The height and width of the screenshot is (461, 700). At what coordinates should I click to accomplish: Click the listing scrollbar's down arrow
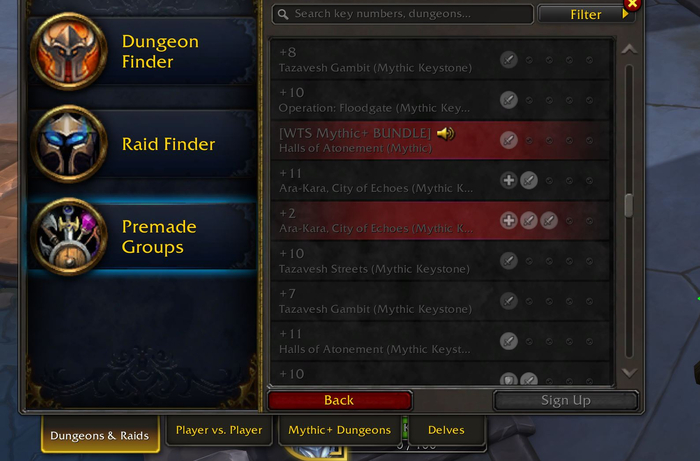click(628, 372)
